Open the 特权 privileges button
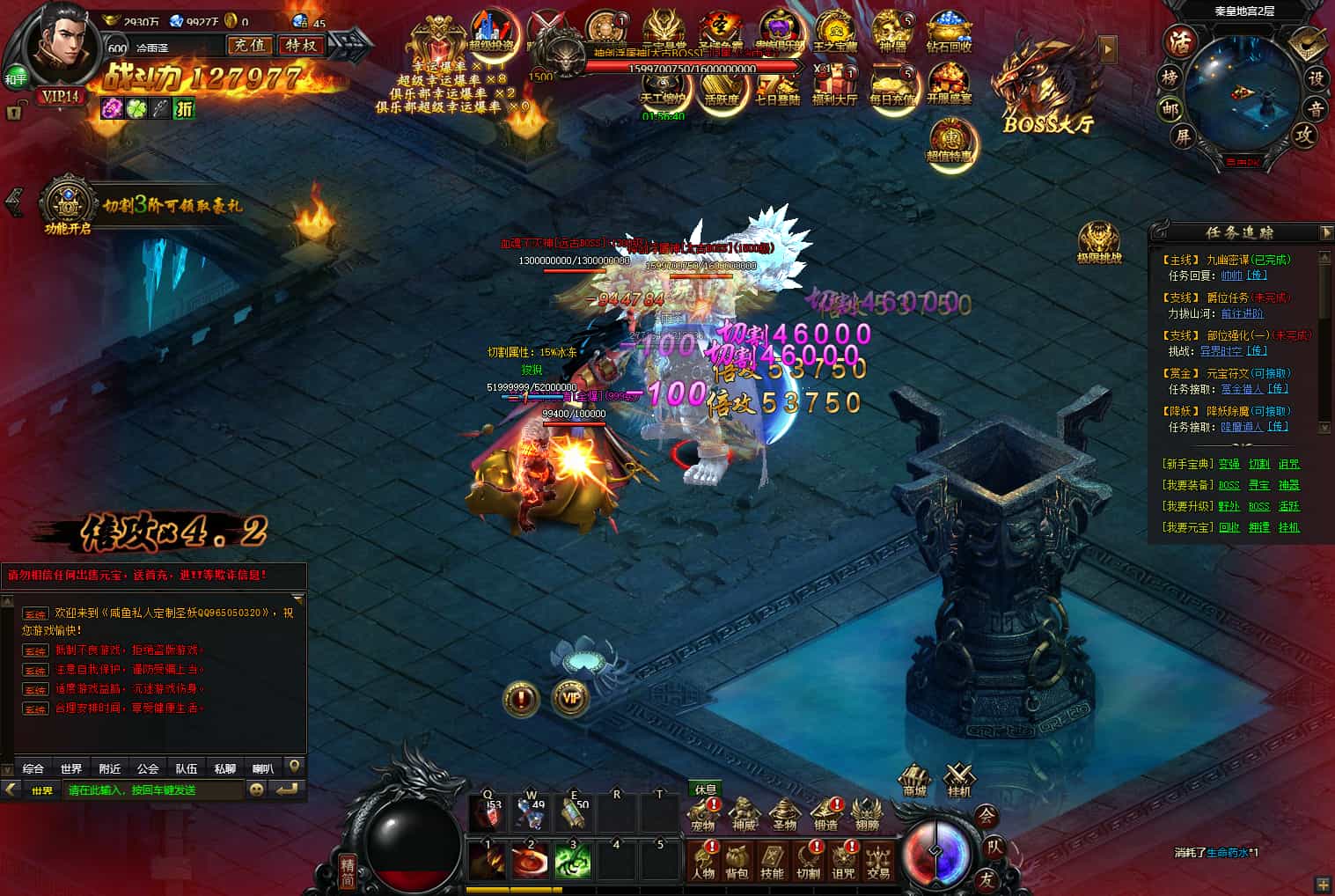This screenshot has width=1335, height=896. tap(300, 46)
